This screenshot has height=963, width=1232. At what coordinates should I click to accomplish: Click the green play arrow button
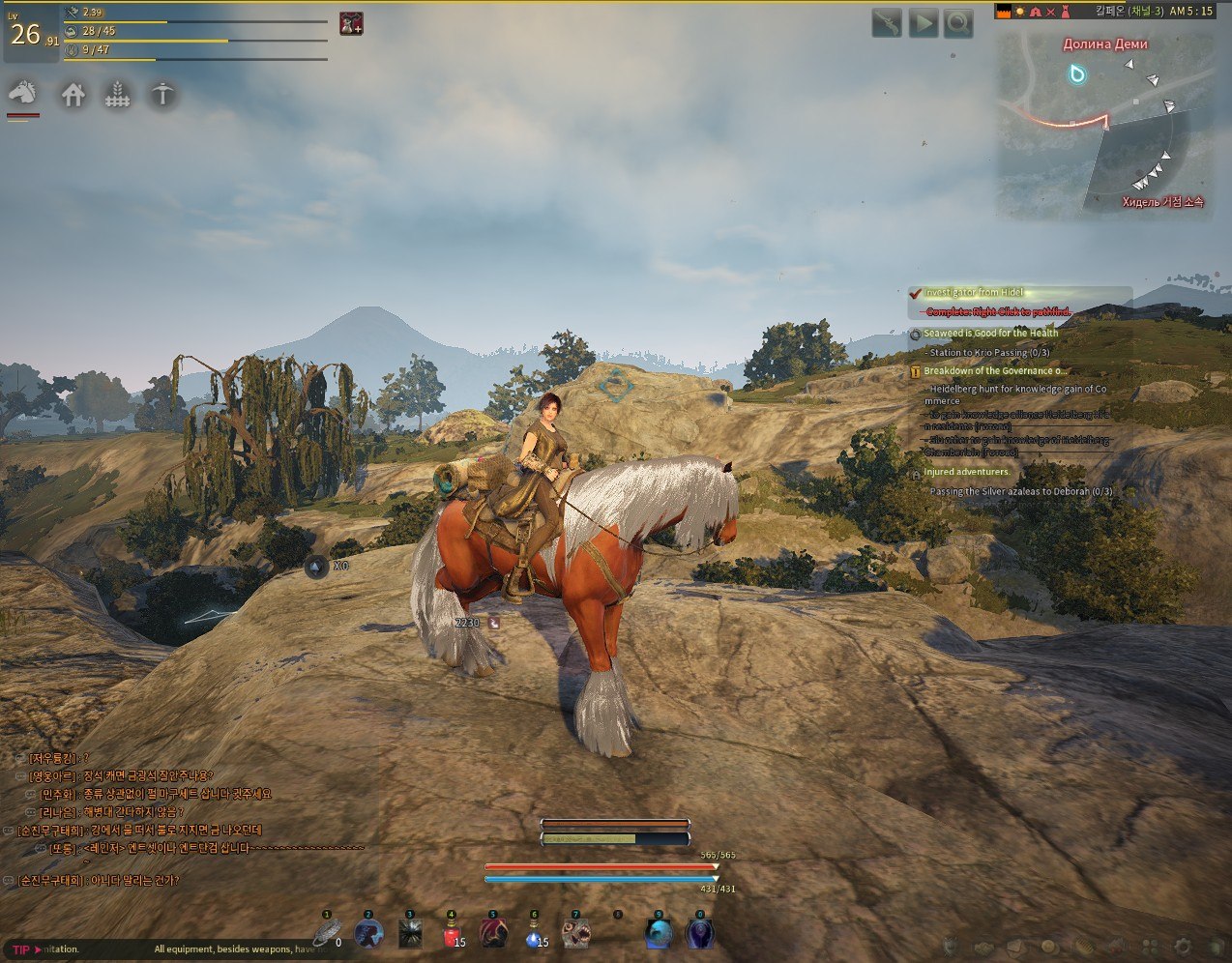tap(923, 23)
